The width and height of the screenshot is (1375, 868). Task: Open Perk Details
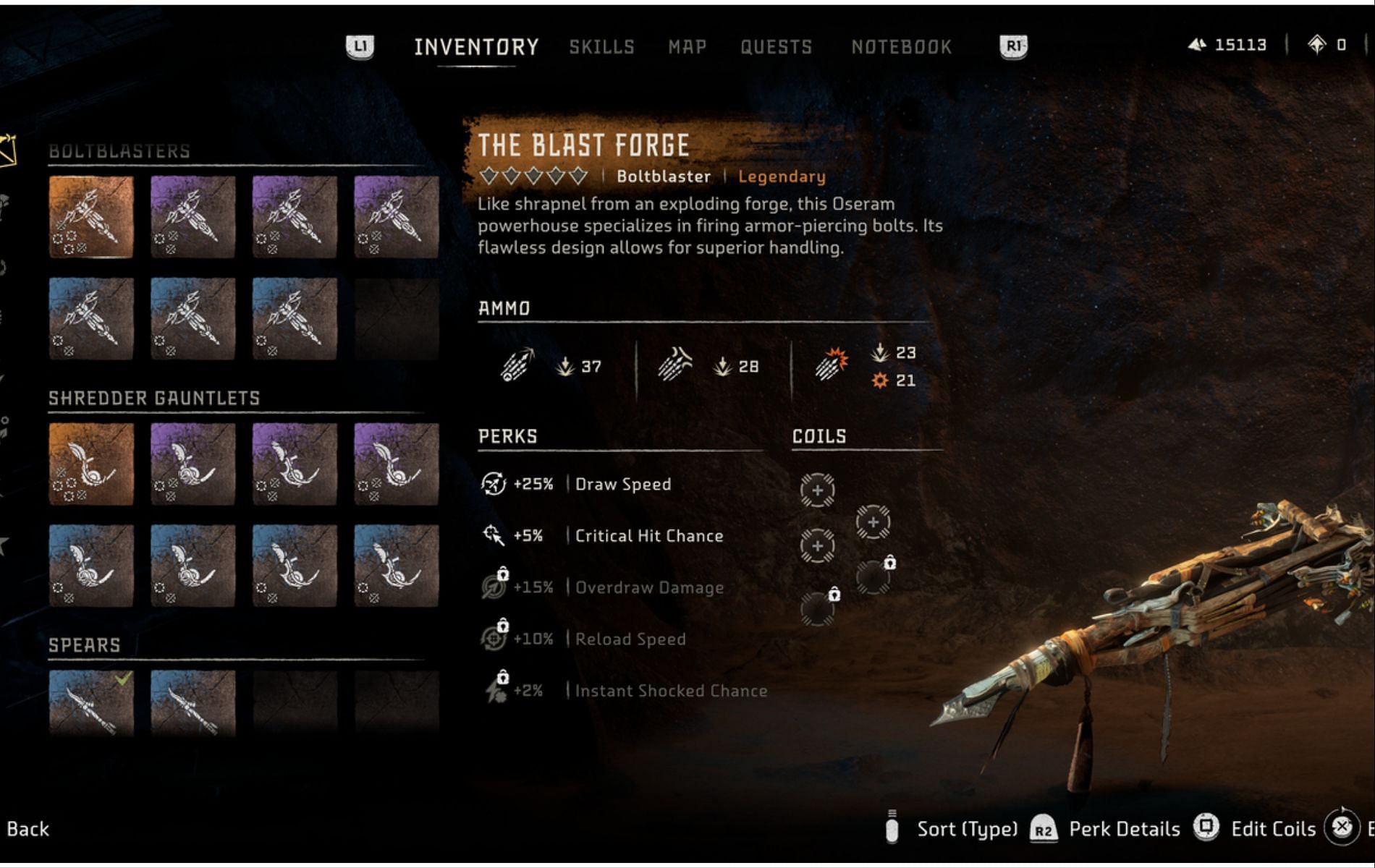click(x=1124, y=829)
